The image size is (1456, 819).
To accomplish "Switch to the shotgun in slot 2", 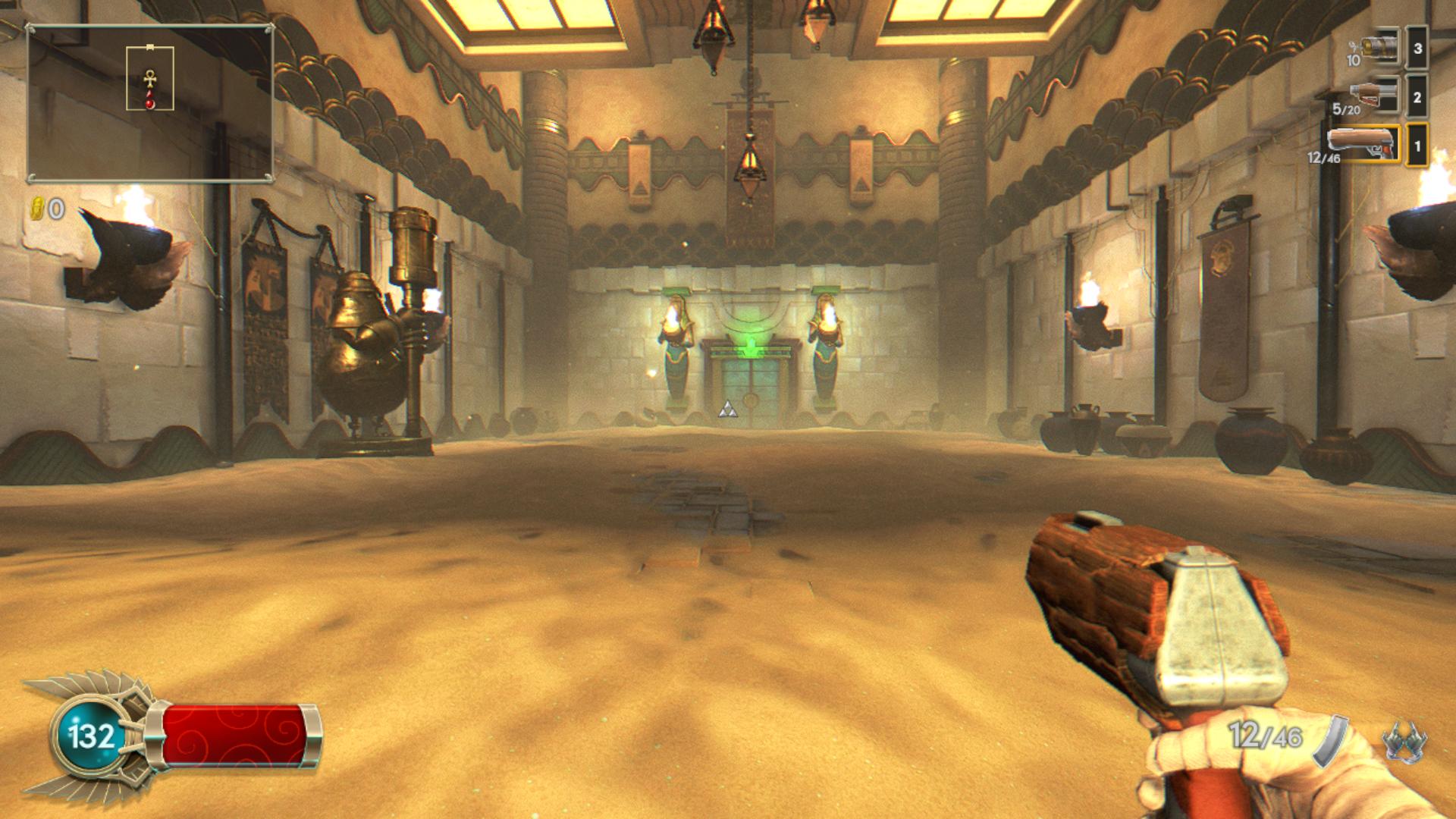I will point(1374,97).
